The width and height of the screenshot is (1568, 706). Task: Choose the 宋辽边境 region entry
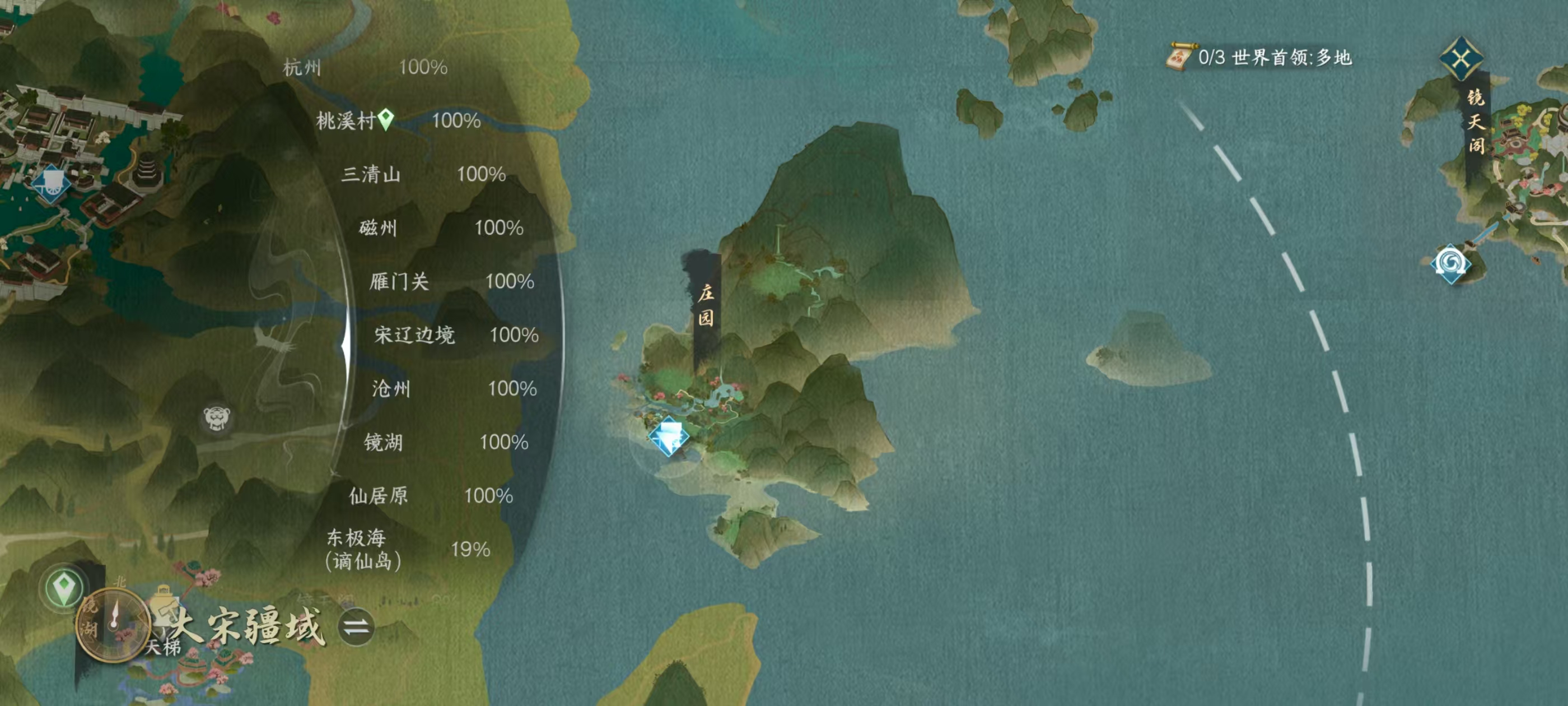(414, 335)
